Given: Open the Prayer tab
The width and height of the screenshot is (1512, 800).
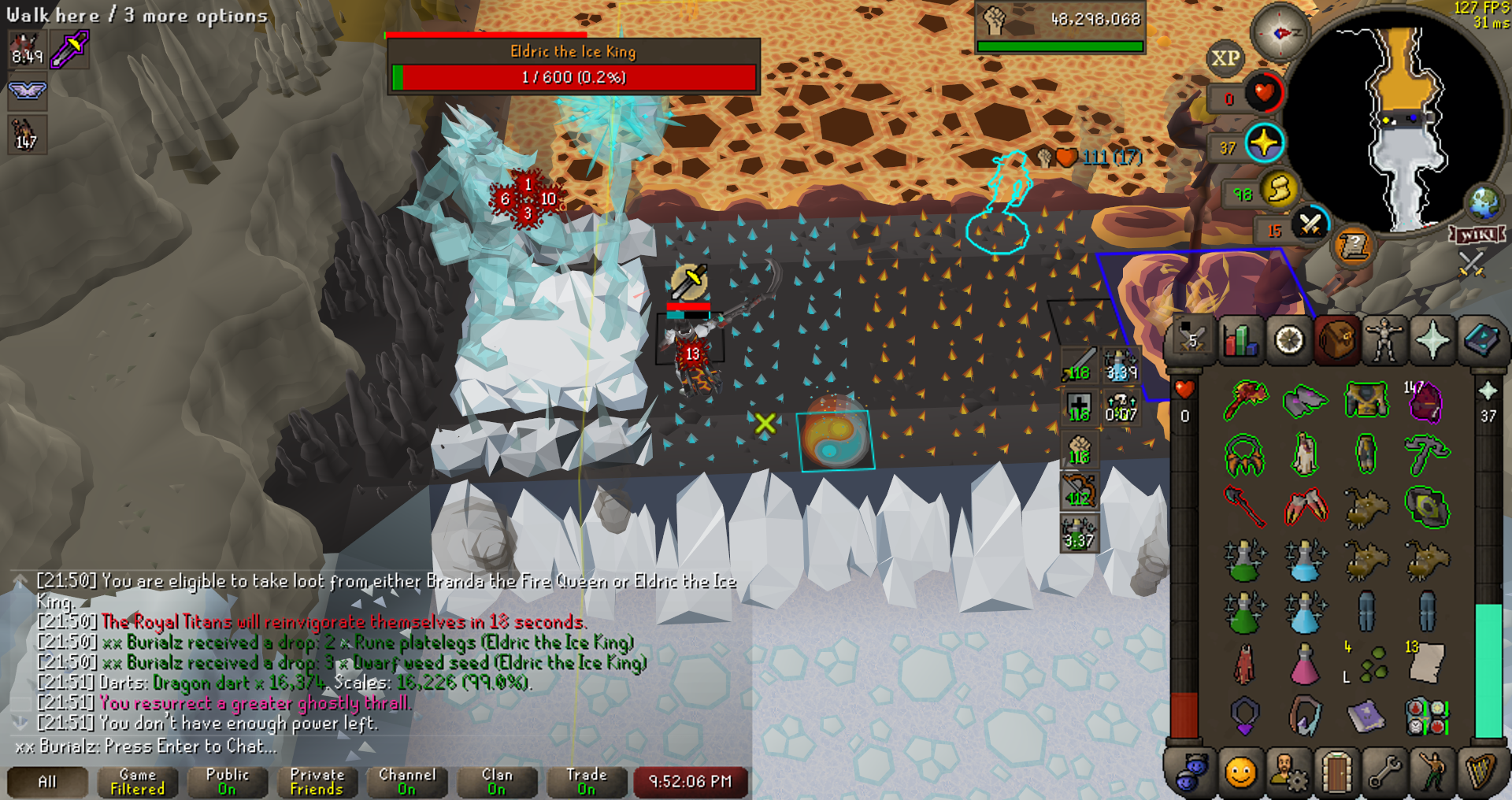Looking at the screenshot, I should point(1432,341).
